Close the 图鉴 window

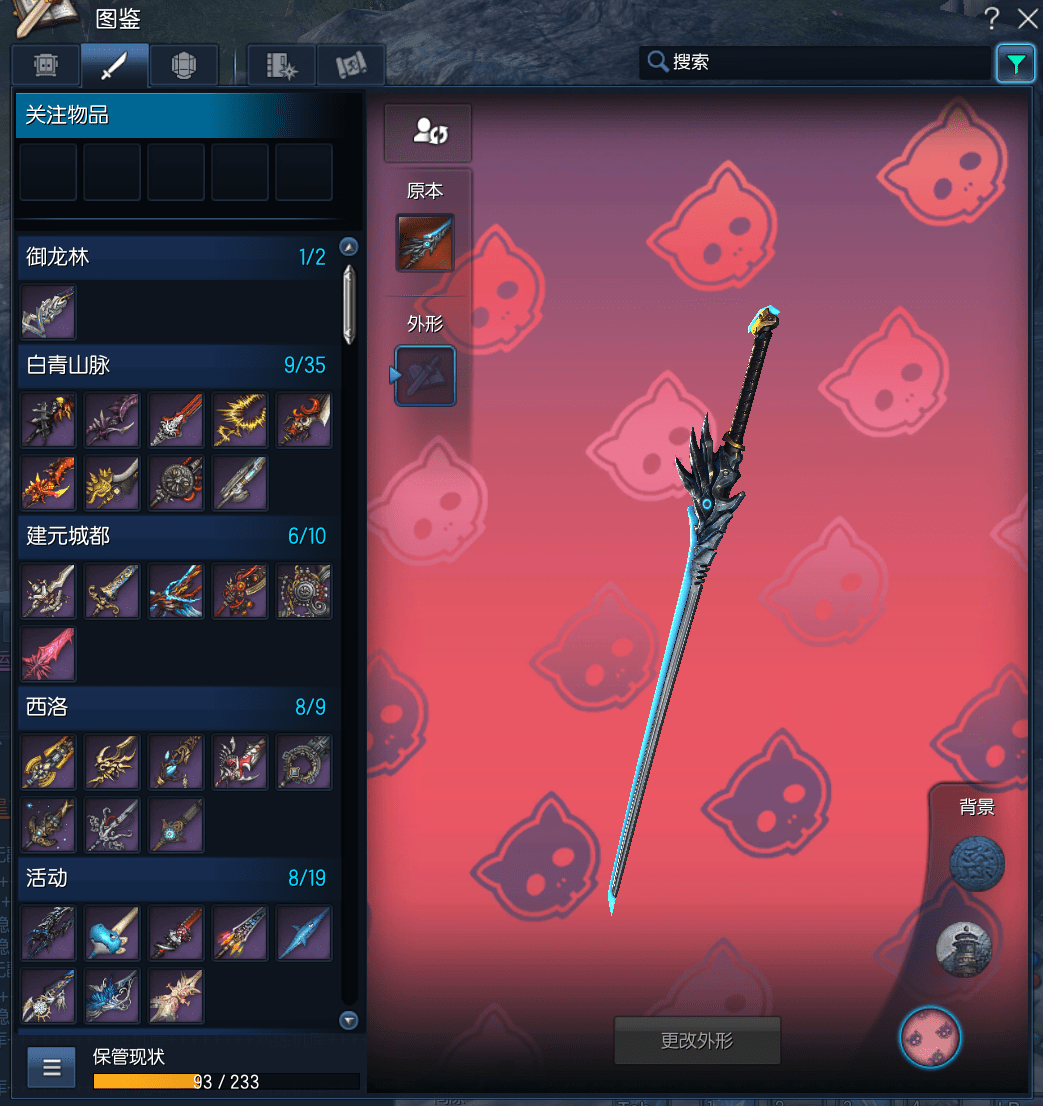[1027, 18]
